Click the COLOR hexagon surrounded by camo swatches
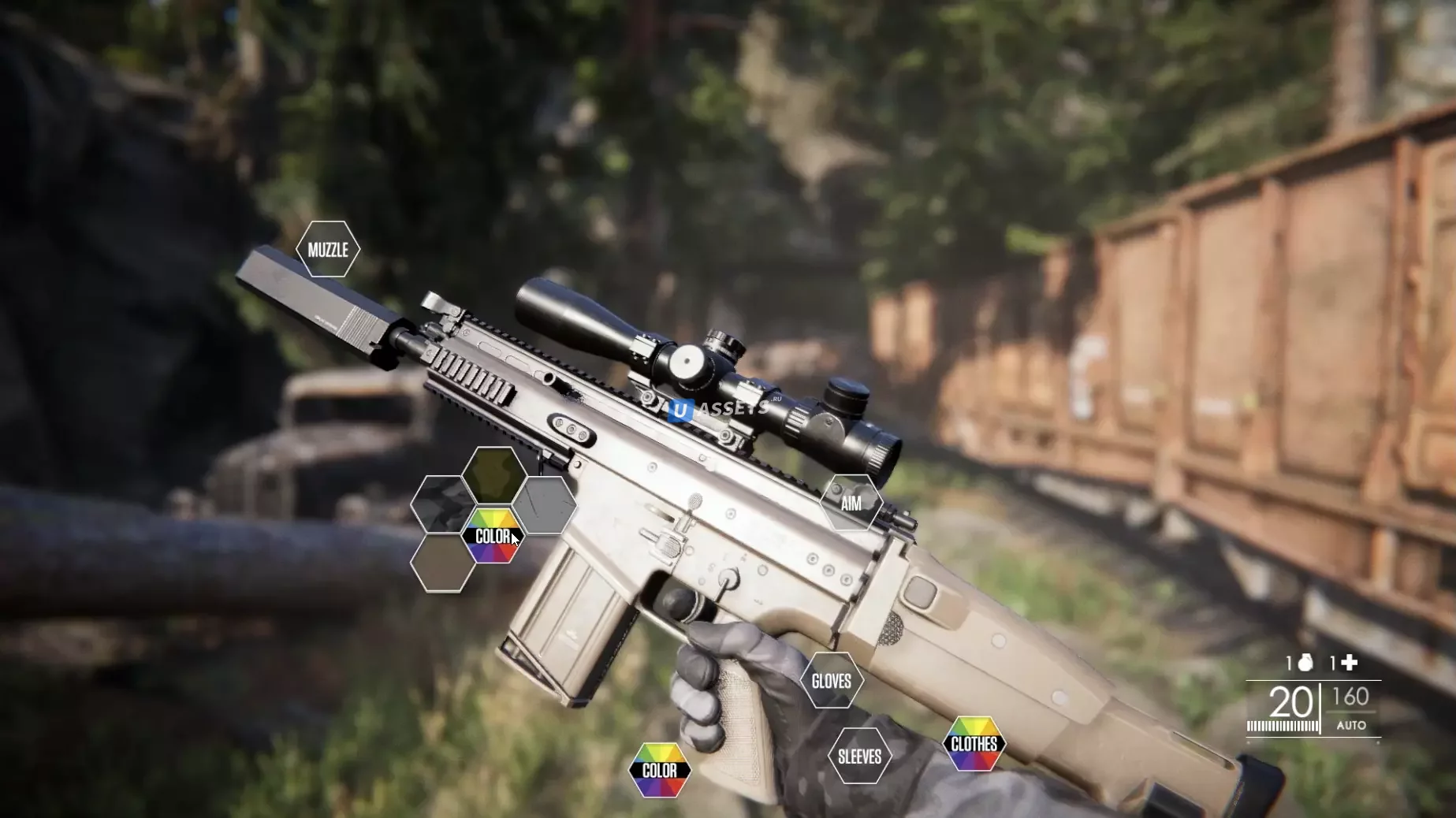1456x818 pixels. click(493, 536)
